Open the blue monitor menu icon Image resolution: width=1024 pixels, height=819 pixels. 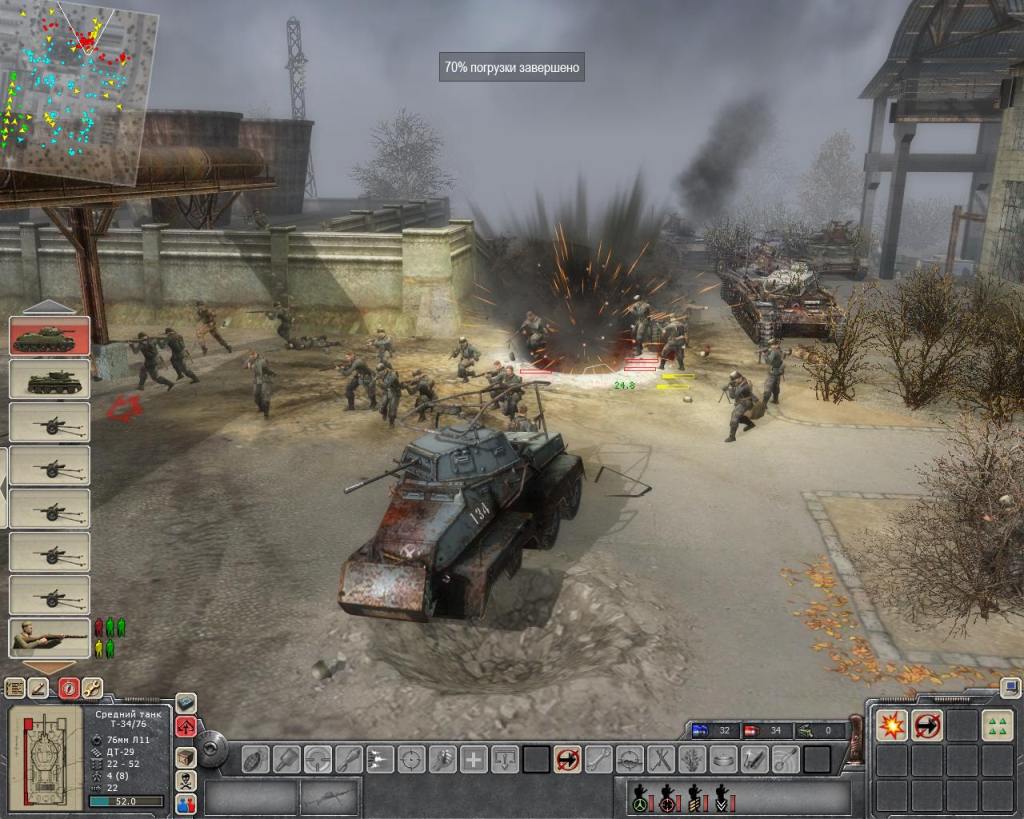tap(1010, 687)
